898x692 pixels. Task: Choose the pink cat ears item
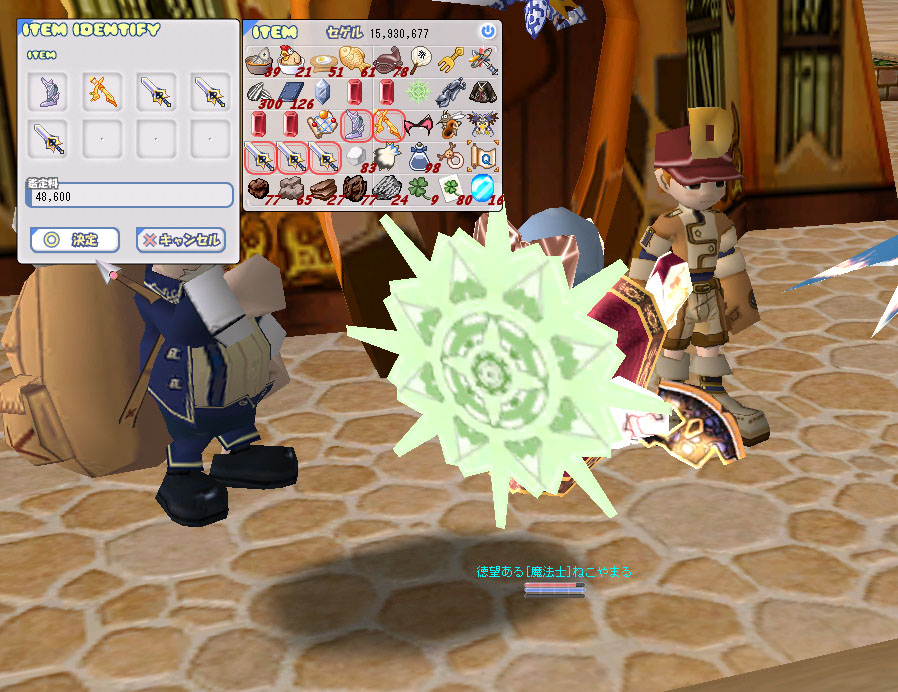click(x=420, y=125)
